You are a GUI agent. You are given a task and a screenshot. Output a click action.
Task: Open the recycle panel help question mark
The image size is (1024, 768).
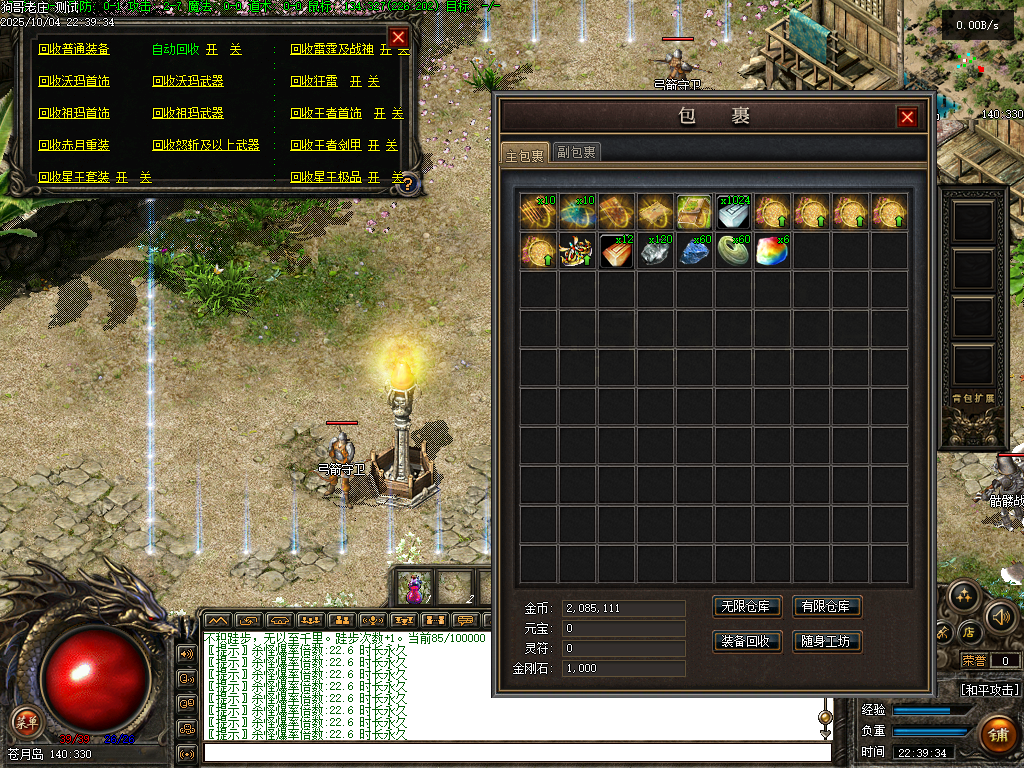coord(407,183)
